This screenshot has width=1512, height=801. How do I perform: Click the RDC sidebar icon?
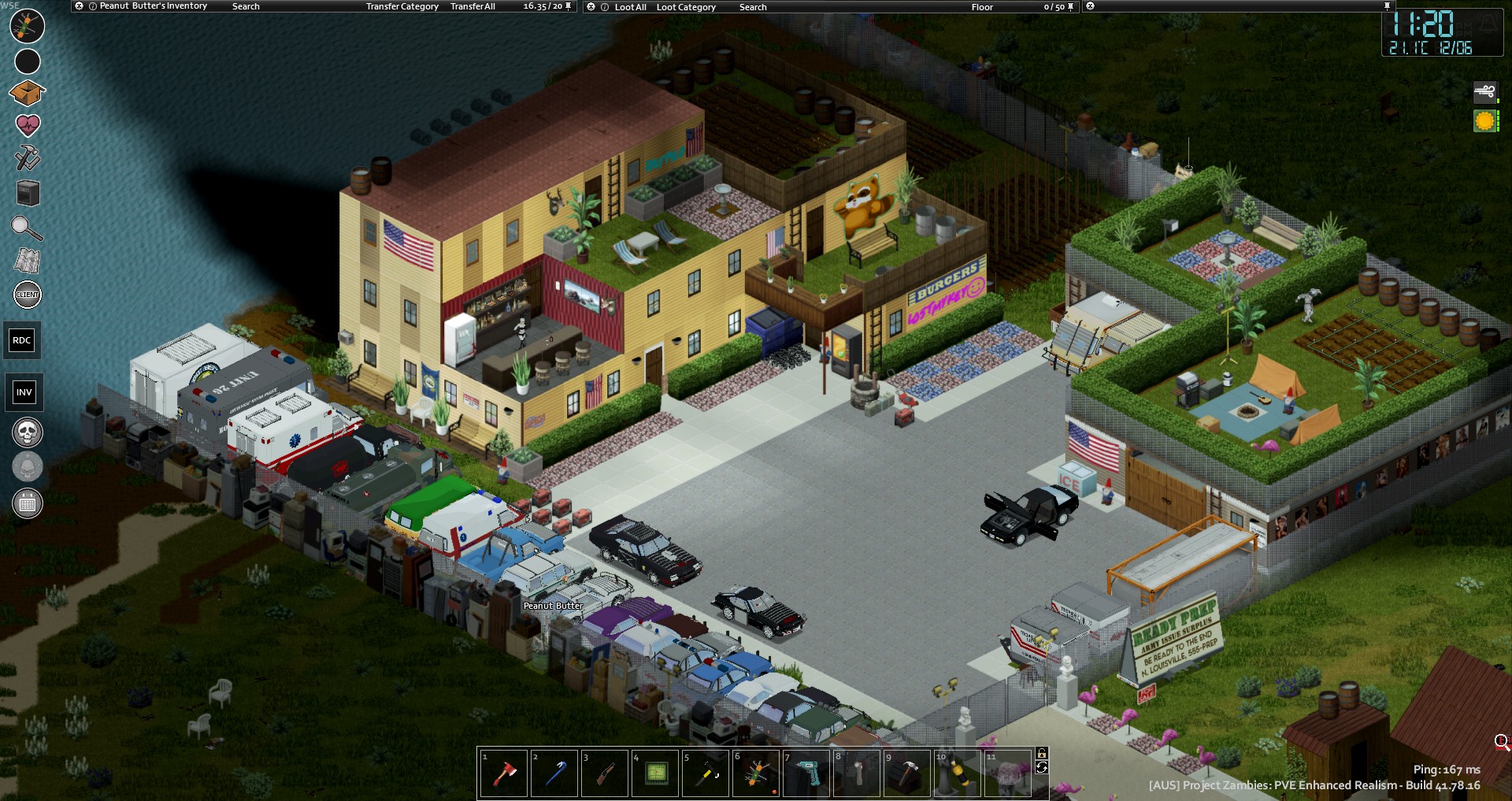click(22, 340)
